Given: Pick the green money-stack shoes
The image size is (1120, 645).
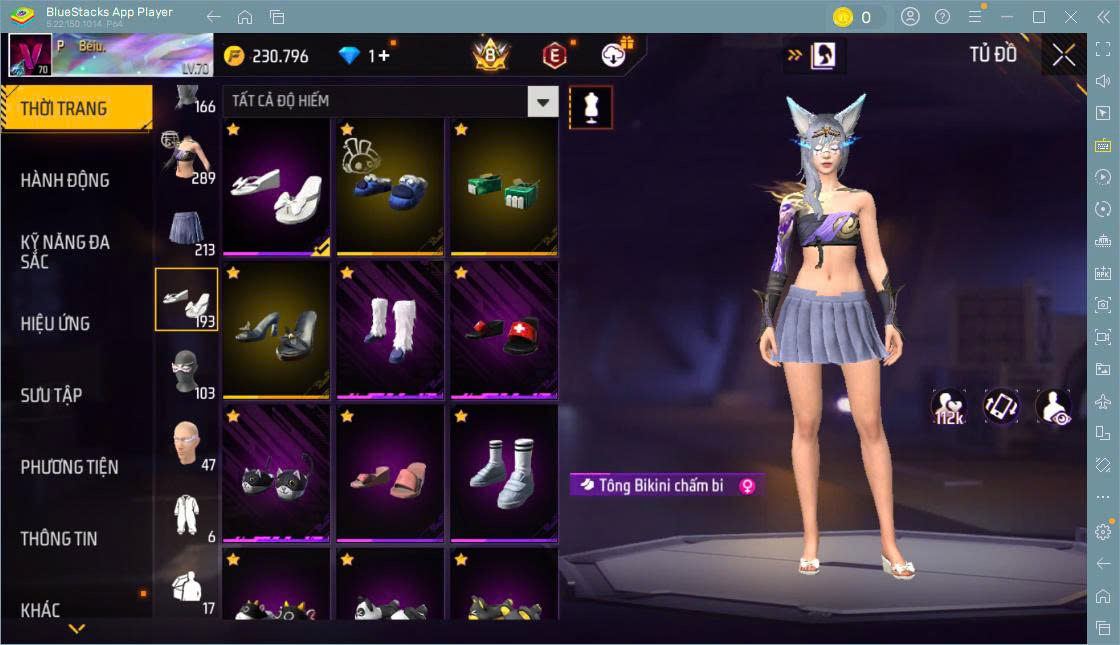Looking at the screenshot, I should pyautogui.click(x=504, y=188).
